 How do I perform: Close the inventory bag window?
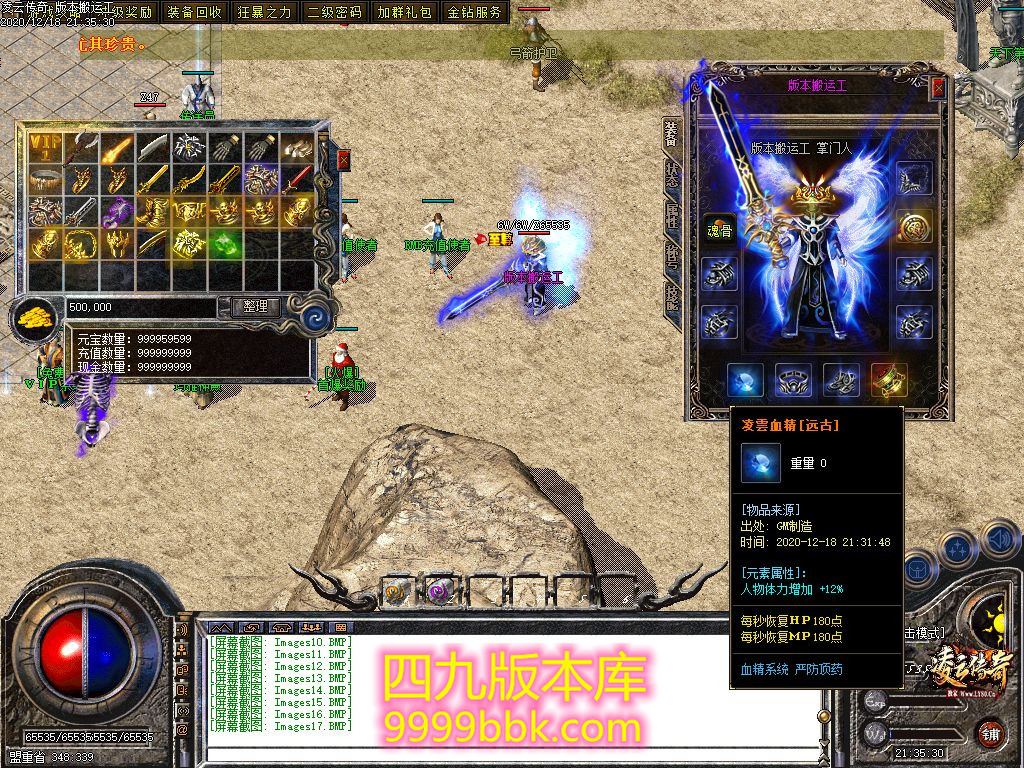344,160
